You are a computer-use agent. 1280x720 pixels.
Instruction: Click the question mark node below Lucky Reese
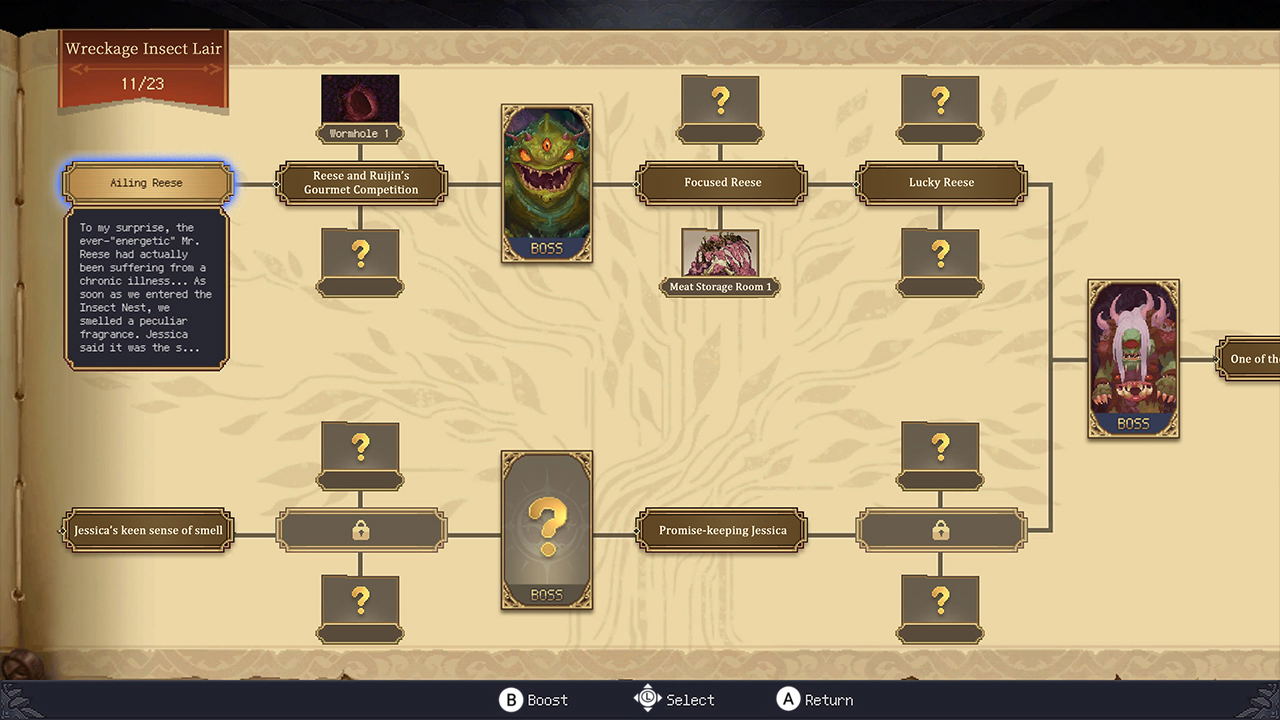tap(940, 257)
